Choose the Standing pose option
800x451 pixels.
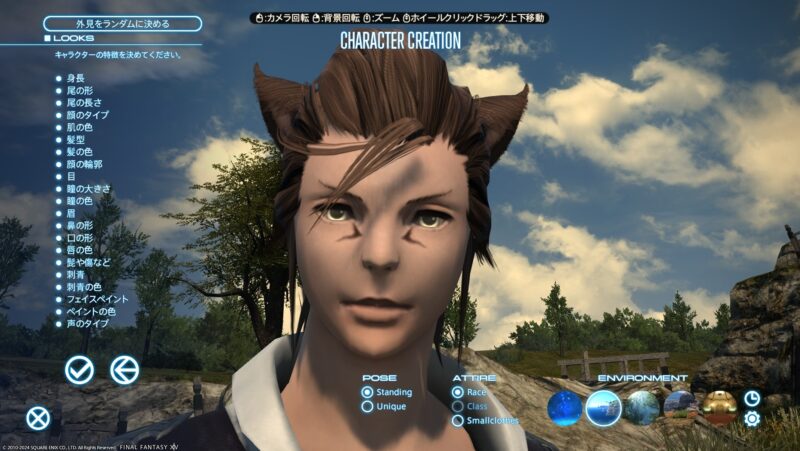coord(389,392)
